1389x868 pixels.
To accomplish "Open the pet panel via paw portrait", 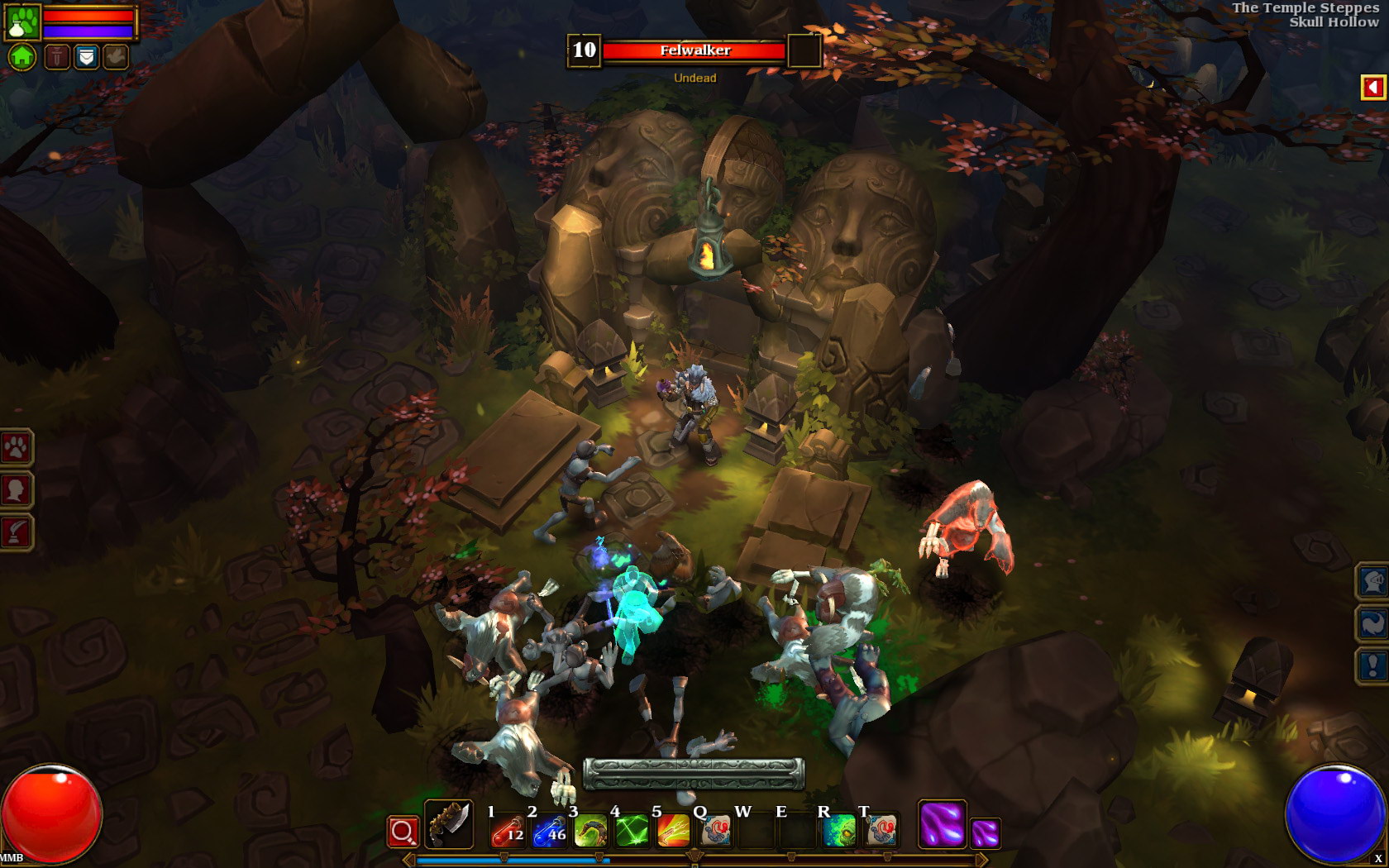I will 22,22.
